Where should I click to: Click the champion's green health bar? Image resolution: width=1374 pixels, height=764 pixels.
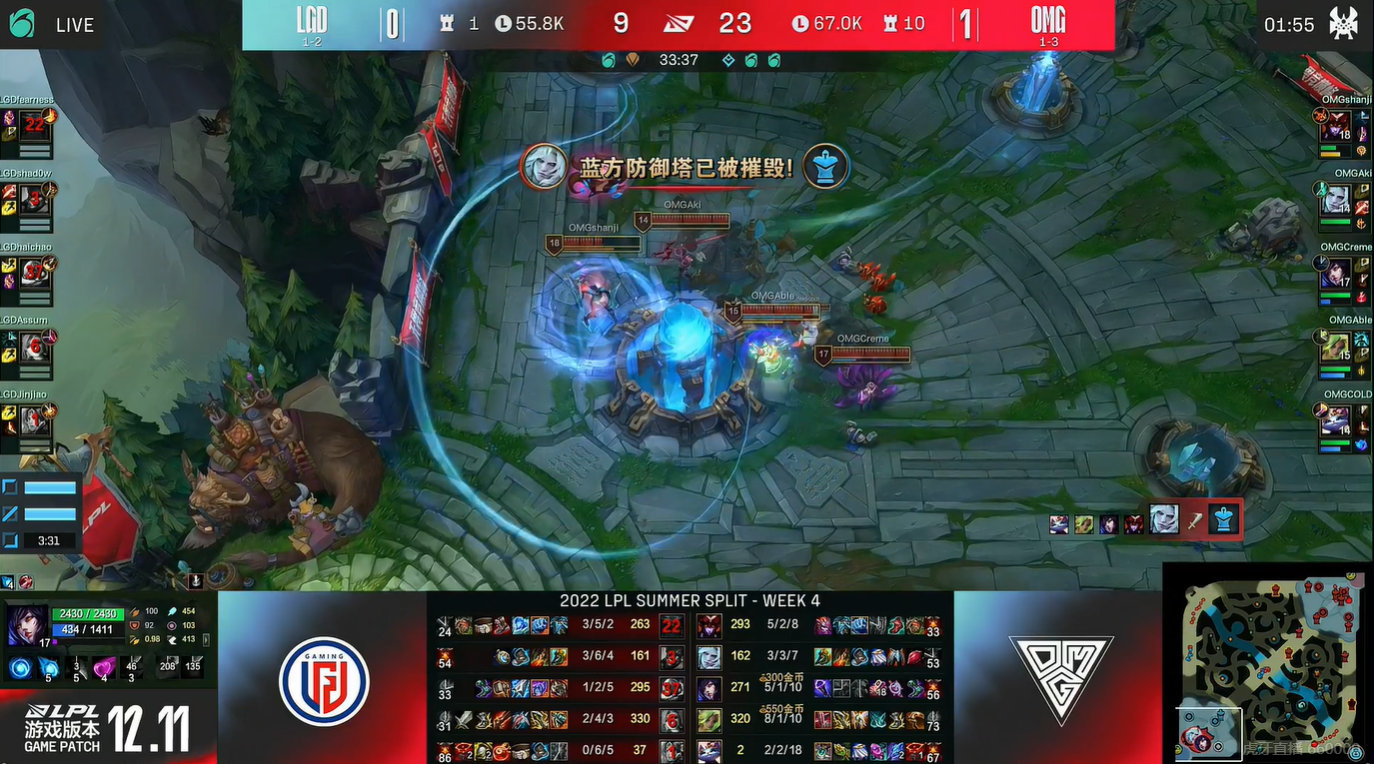87,613
